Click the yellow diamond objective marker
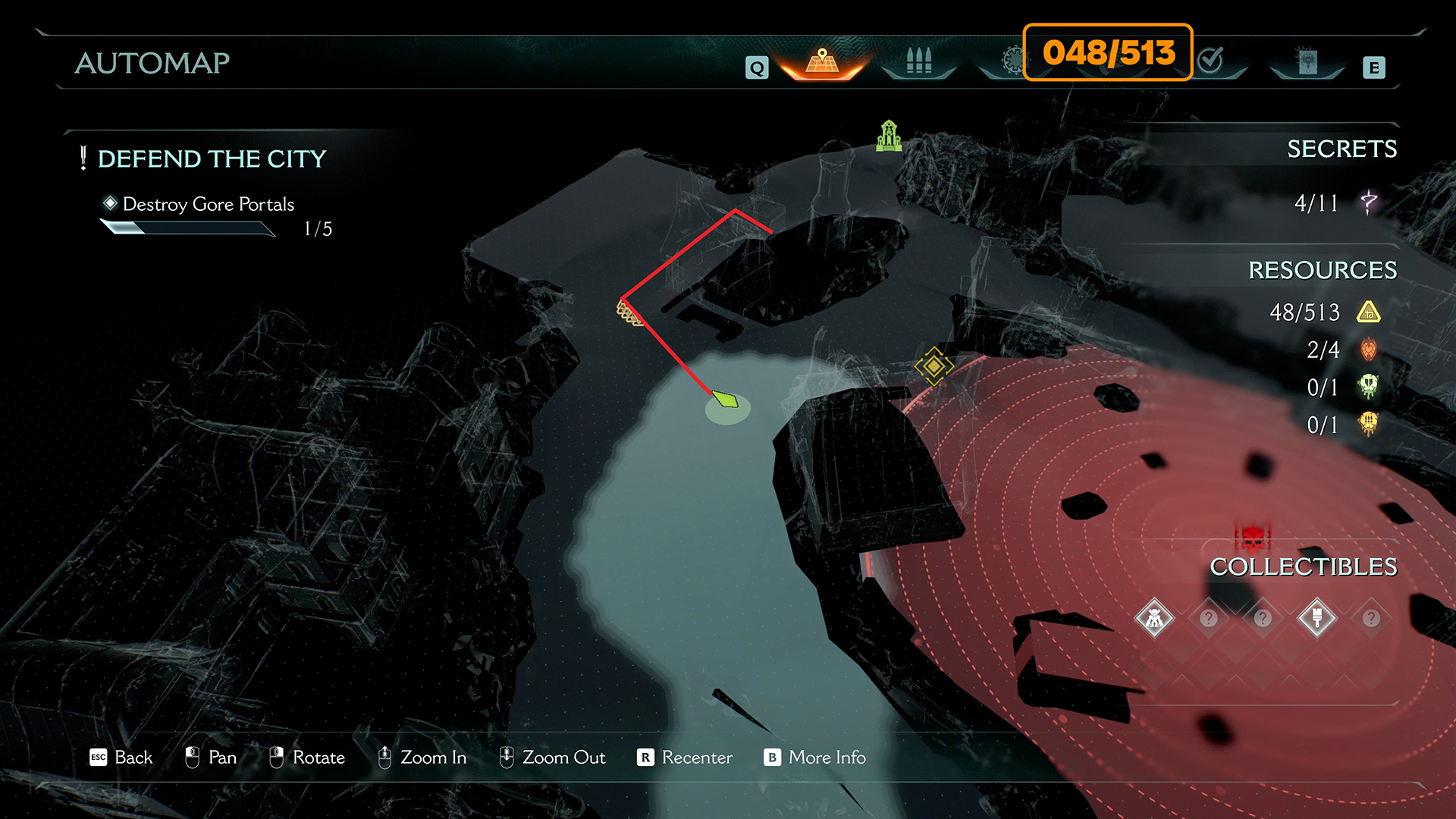Image resolution: width=1456 pixels, height=819 pixels. click(x=934, y=366)
